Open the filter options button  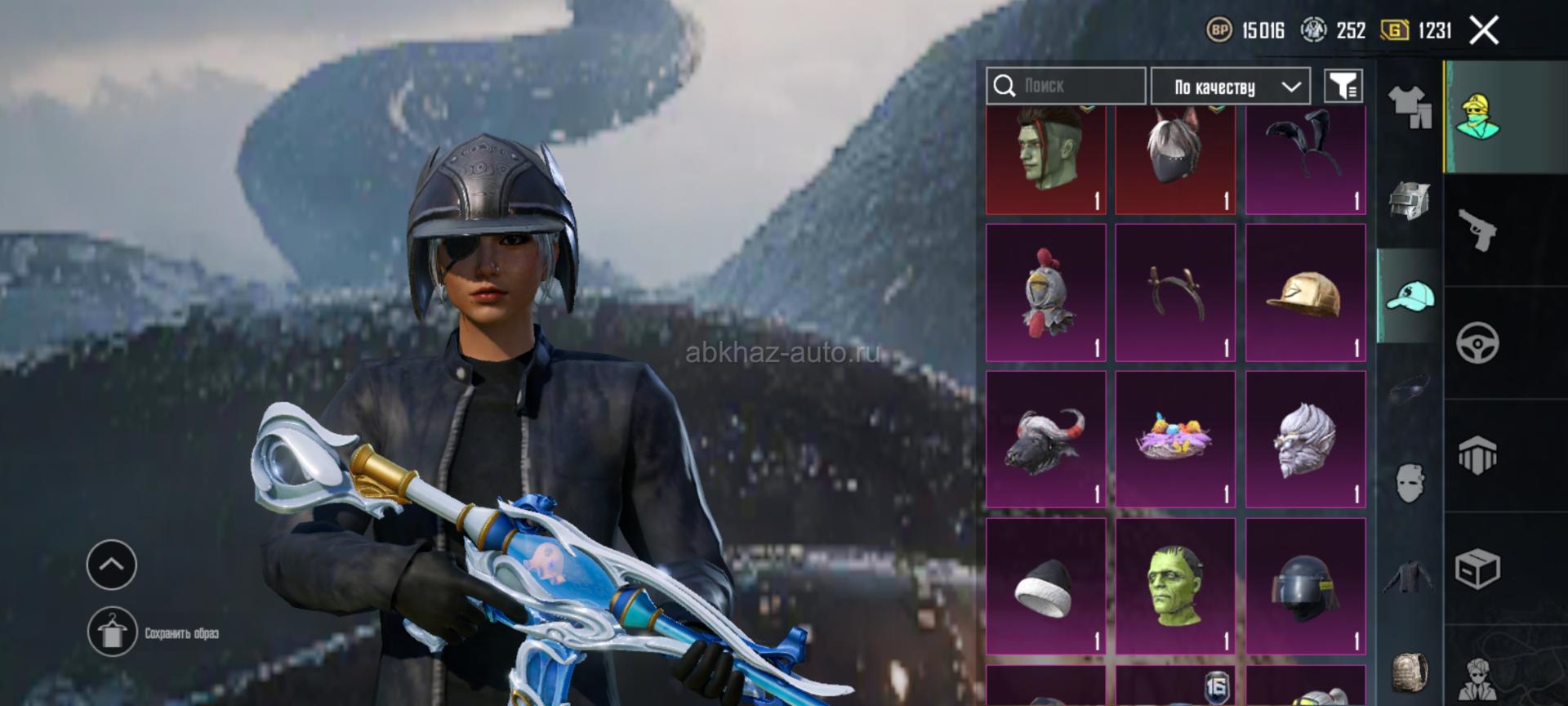tap(1343, 86)
